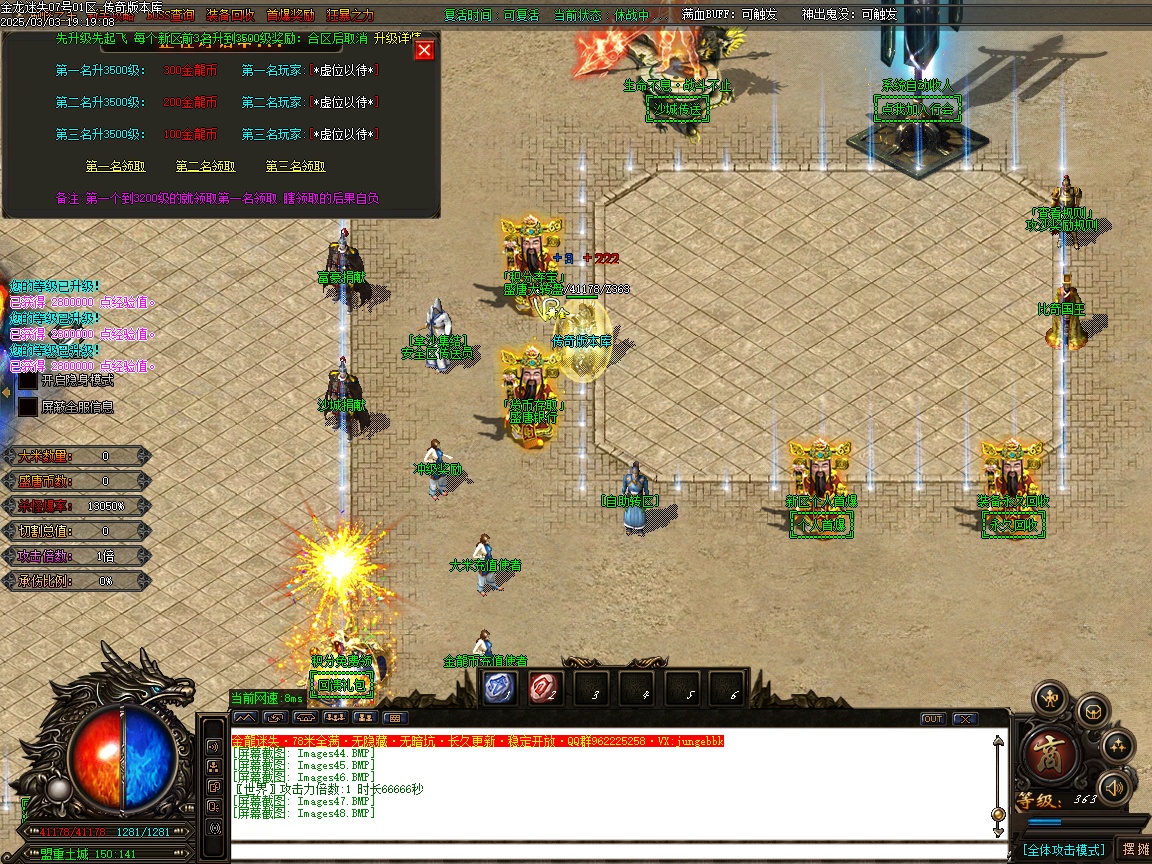1152x864 pixels.
Task: Click the chat window OUT button
Action: (x=932, y=719)
